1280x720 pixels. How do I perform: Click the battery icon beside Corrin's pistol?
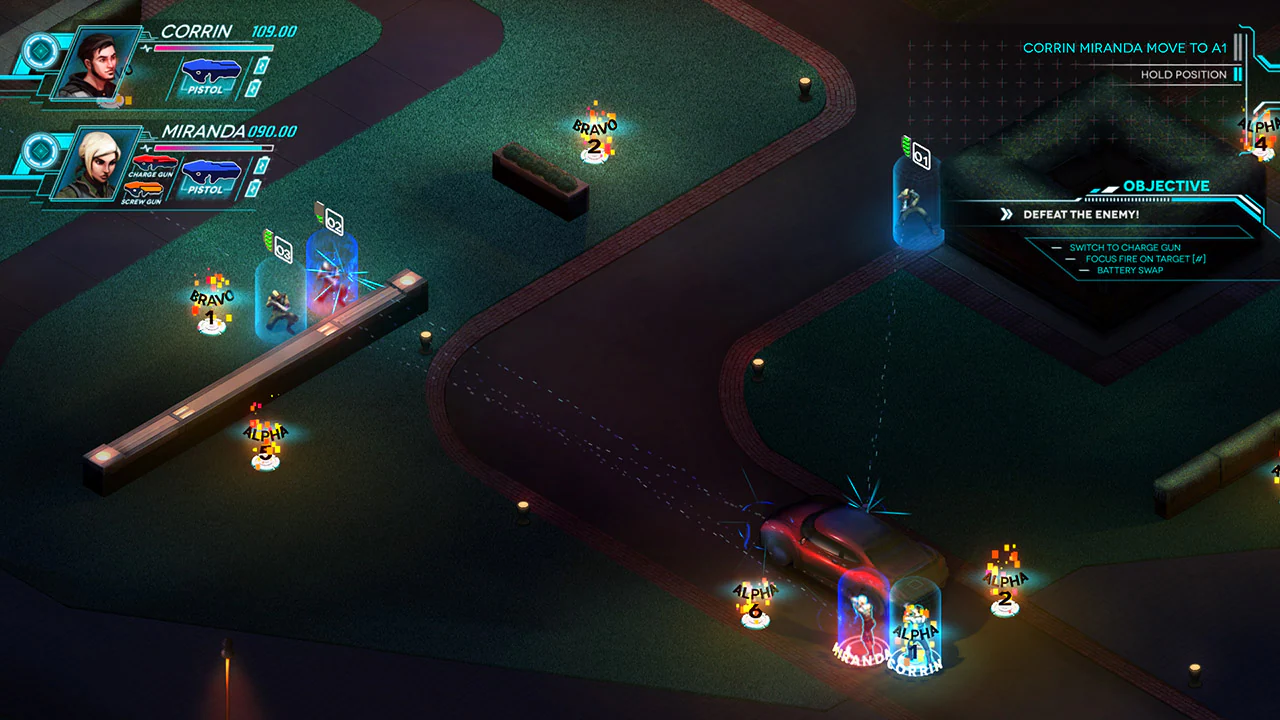pyautogui.click(x=261, y=66)
